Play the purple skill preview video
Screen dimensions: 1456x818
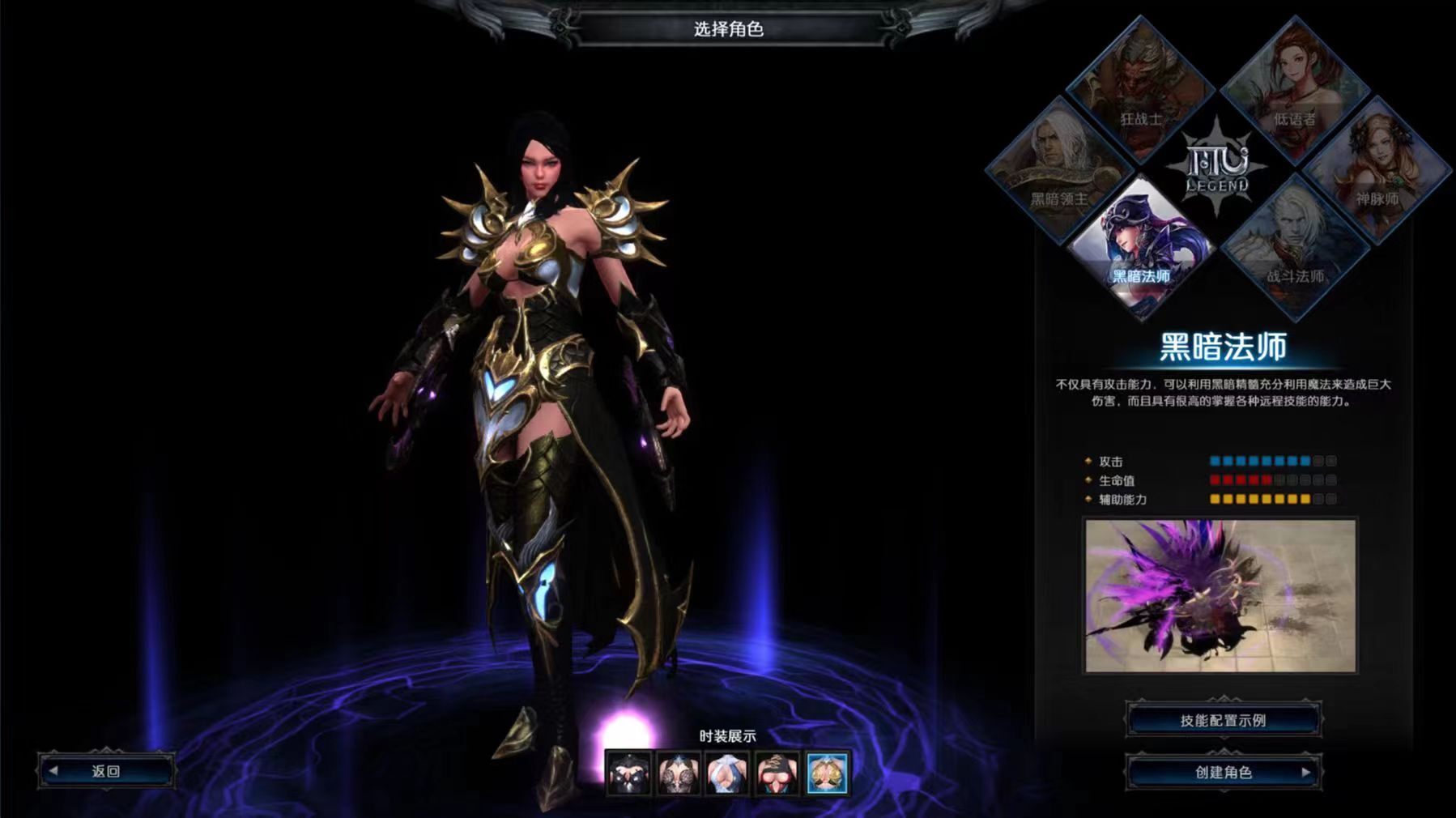pos(1220,595)
